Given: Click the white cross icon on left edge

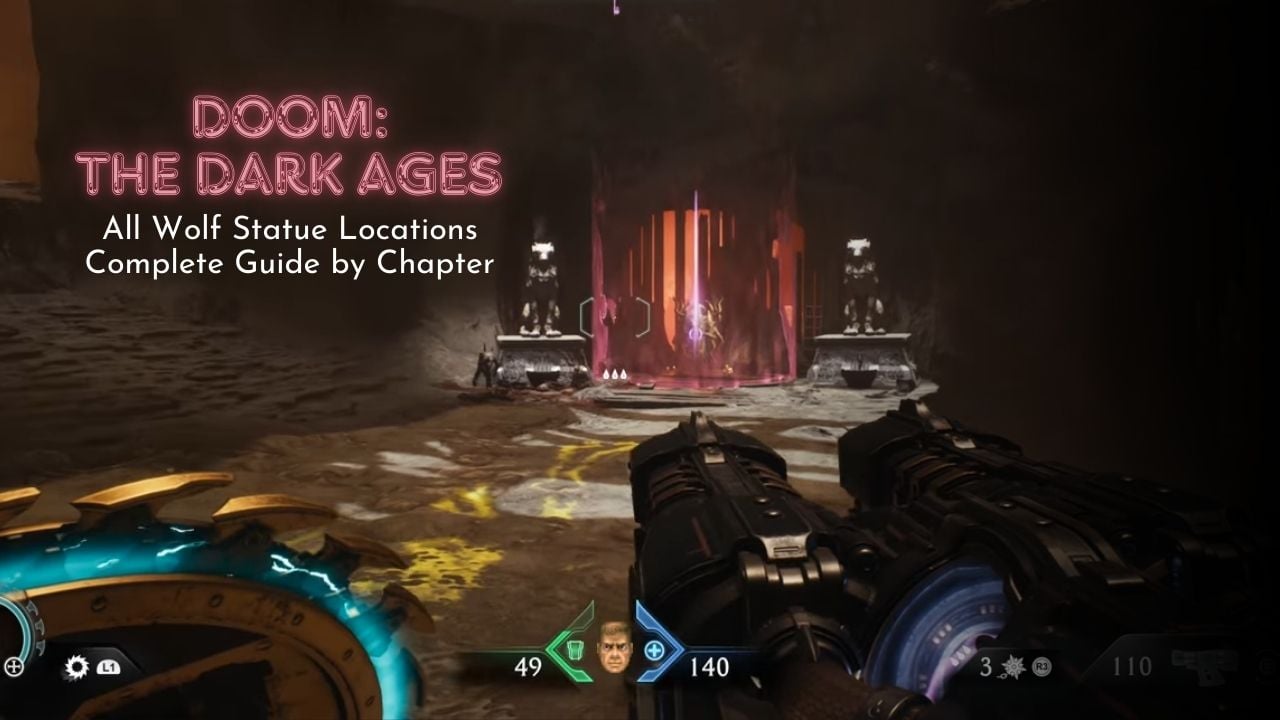Looking at the screenshot, I should 14,664.
